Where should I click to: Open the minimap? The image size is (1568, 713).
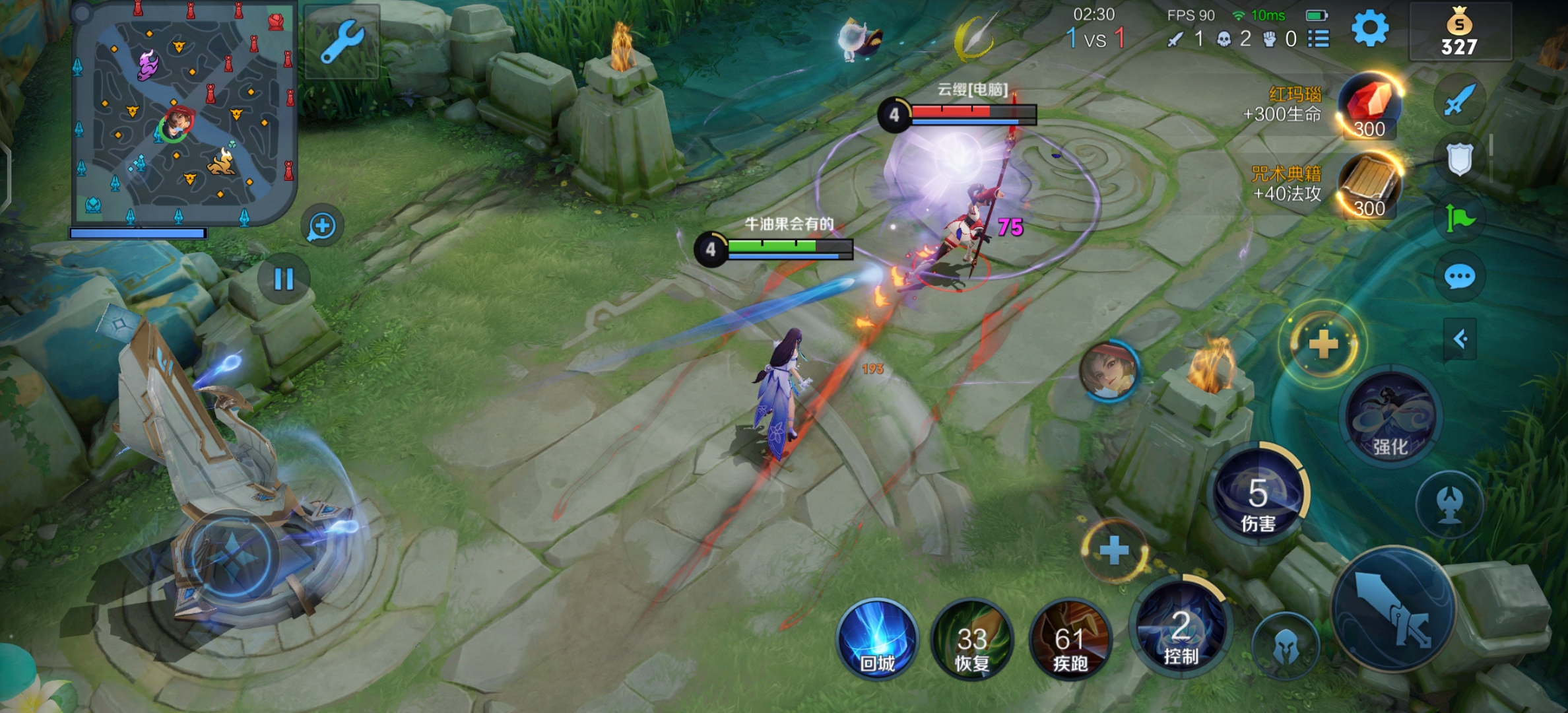point(183,116)
